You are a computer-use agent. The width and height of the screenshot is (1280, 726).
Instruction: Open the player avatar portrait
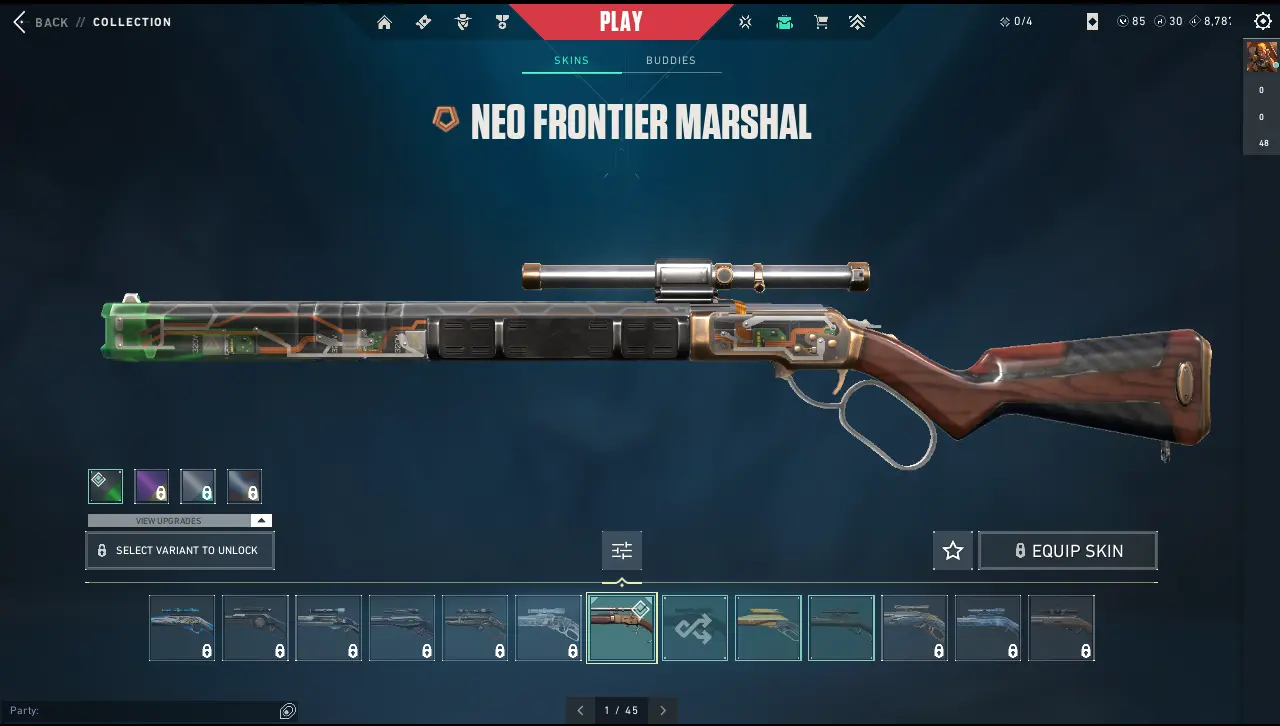click(1261, 56)
